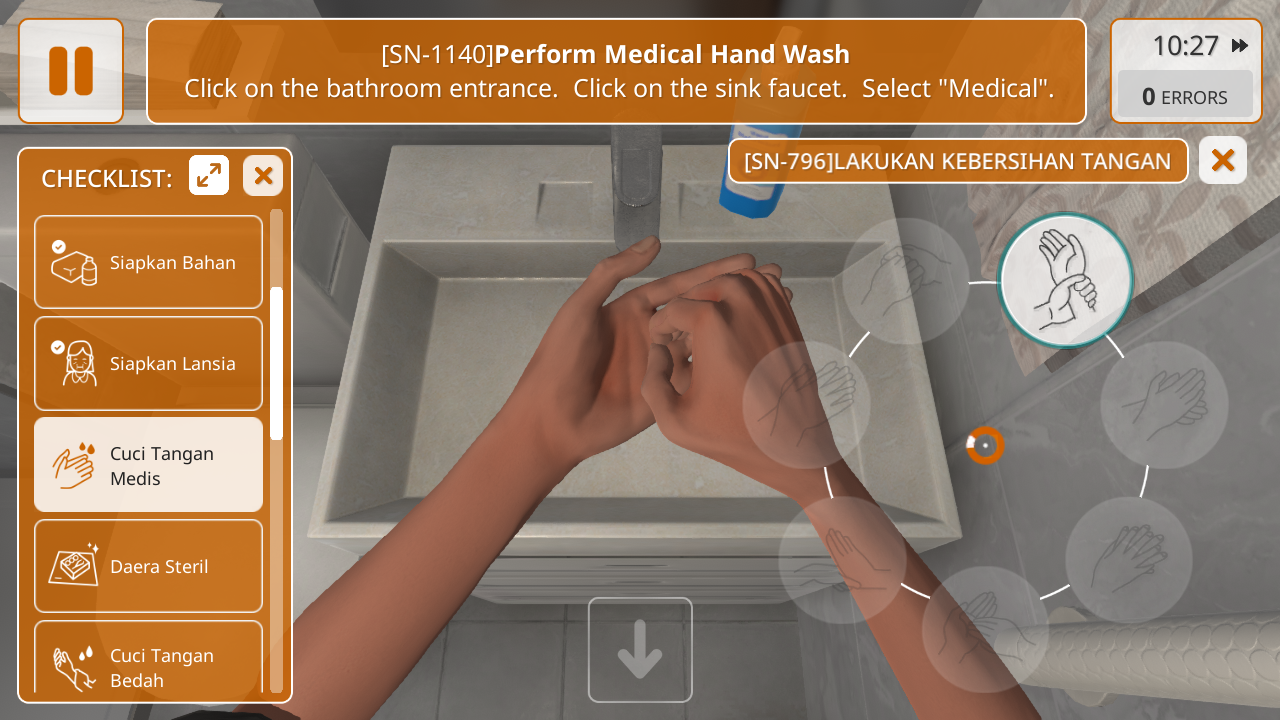The height and width of the screenshot is (720, 1280).
Task: Close the Lakukan Kebersihan Tangan prompt
Action: pyautogui.click(x=1222, y=160)
